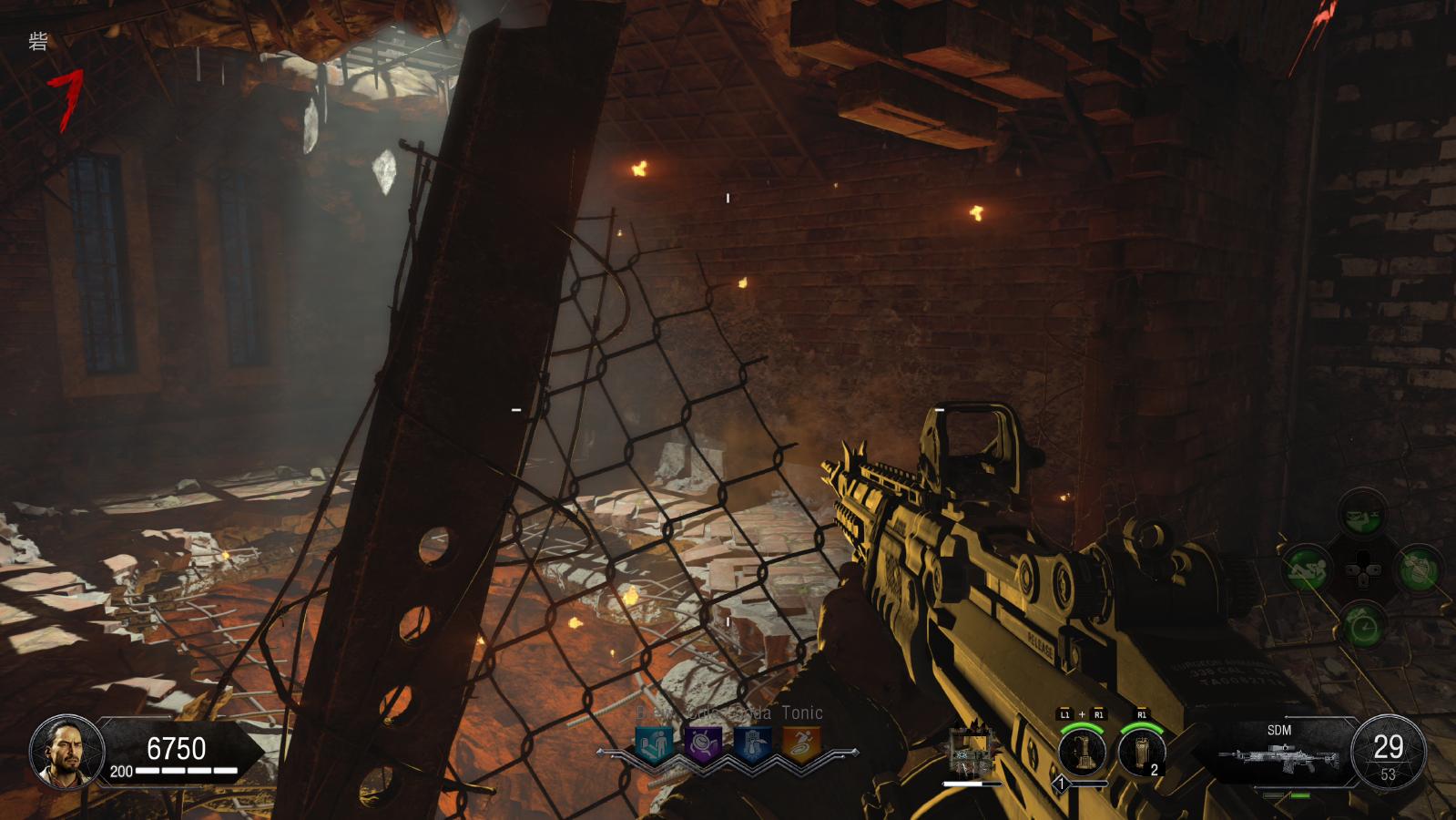Select the grenade equipment icon showing 2
This screenshot has width=1456, height=820.
tap(1141, 752)
